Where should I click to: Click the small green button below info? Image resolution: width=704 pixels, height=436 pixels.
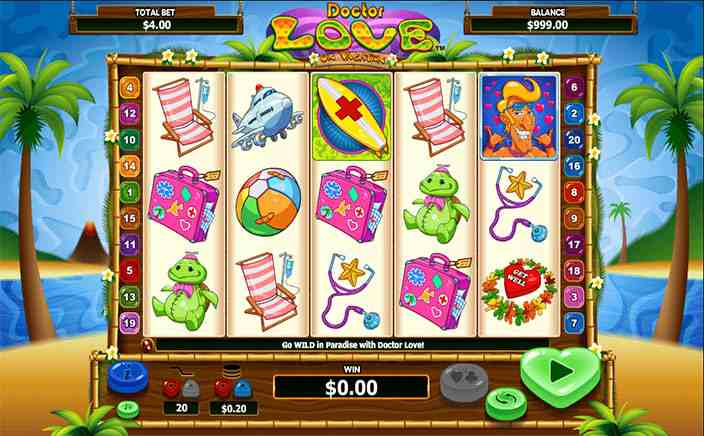(x=129, y=409)
